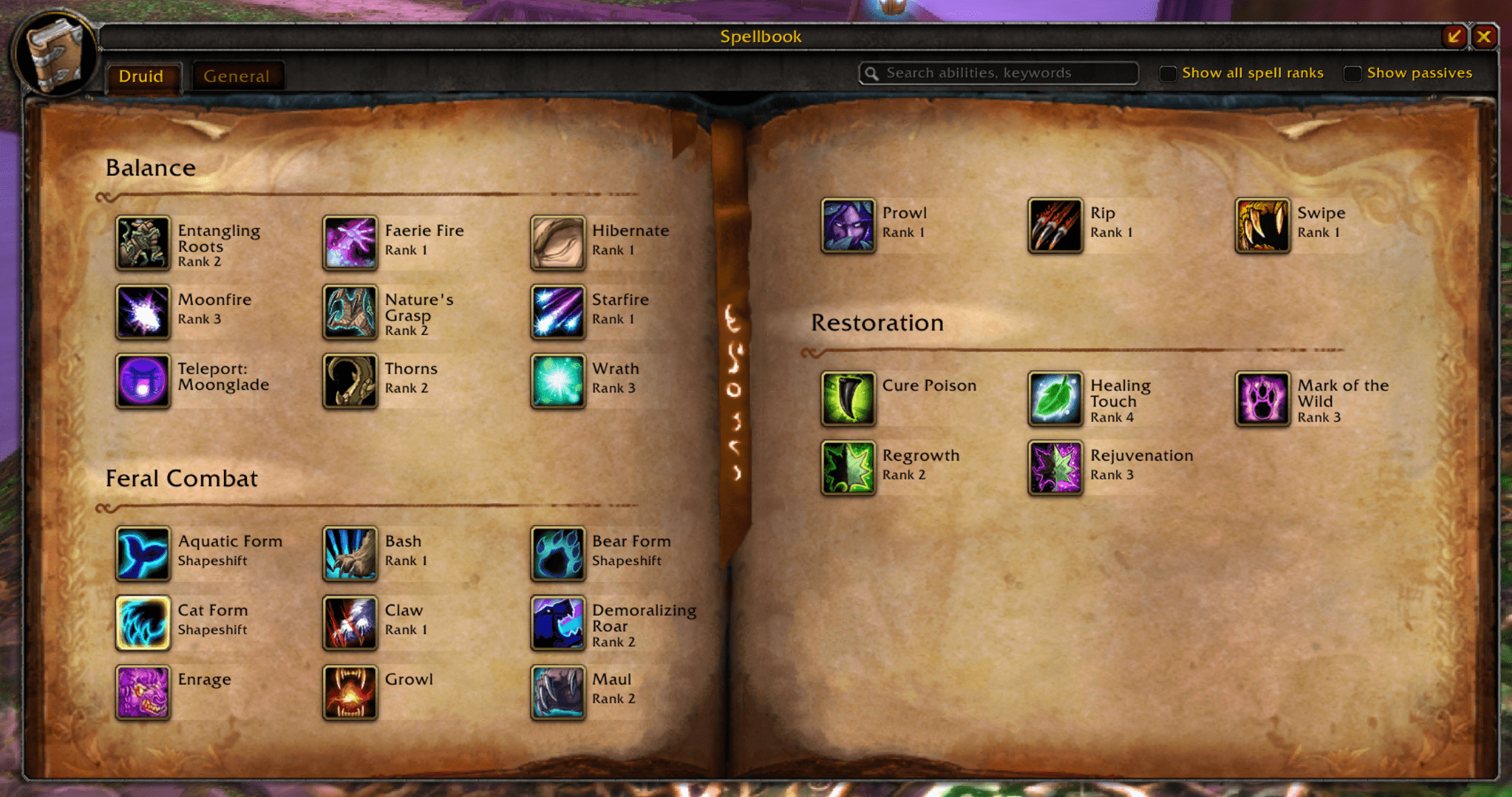Activate the Cat Form shapeshift icon
The width and height of the screenshot is (1512, 797).
[x=142, y=623]
